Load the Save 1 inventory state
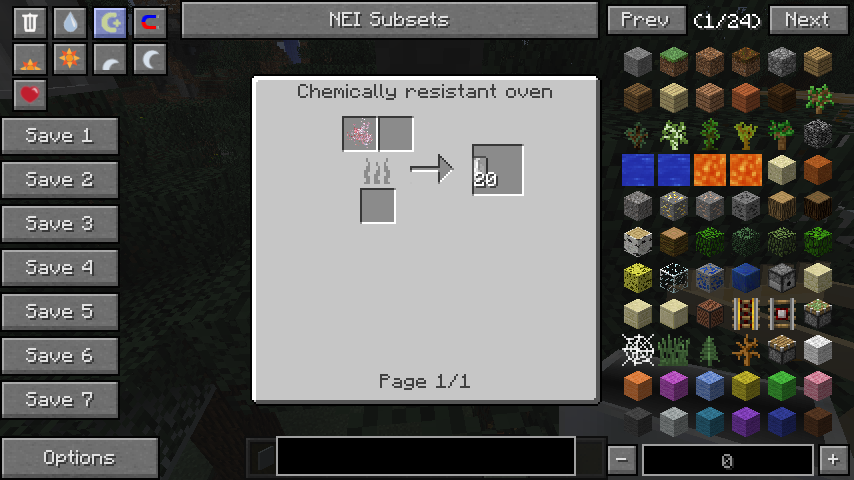The height and width of the screenshot is (480, 854). pos(60,136)
